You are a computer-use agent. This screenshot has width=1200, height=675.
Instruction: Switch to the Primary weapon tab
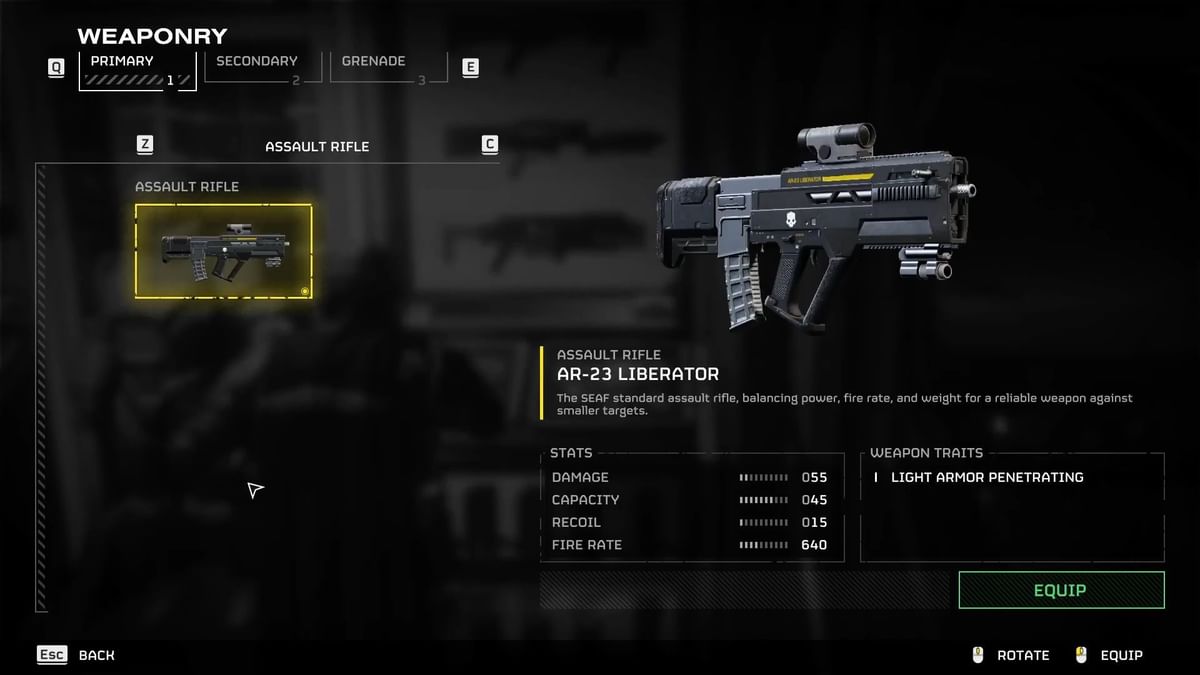[137, 69]
